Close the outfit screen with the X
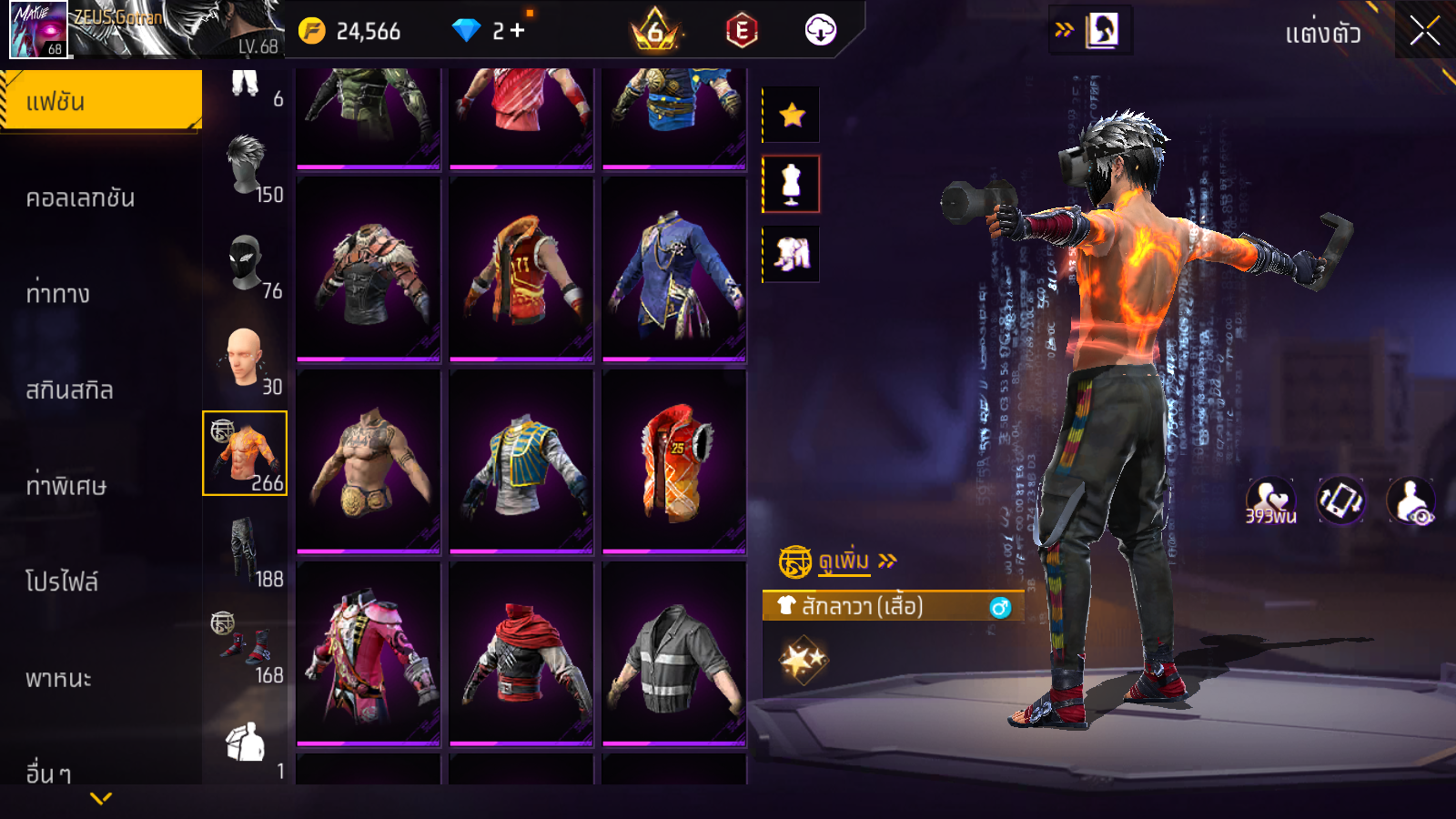Image resolution: width=1456 pixels, height=819 pixels. [1424, 32]
